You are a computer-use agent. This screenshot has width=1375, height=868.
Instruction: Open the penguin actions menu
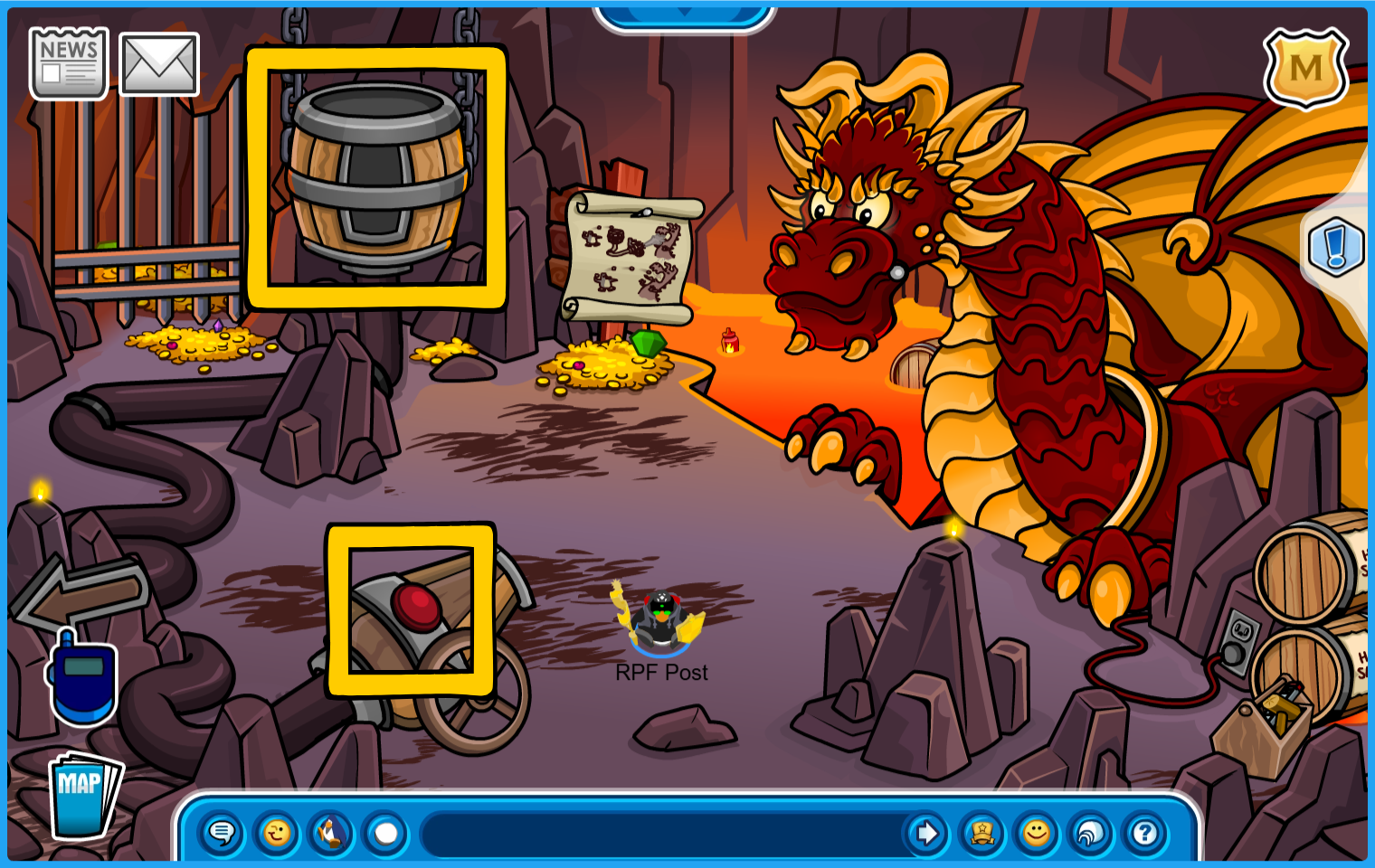(331, 833)
